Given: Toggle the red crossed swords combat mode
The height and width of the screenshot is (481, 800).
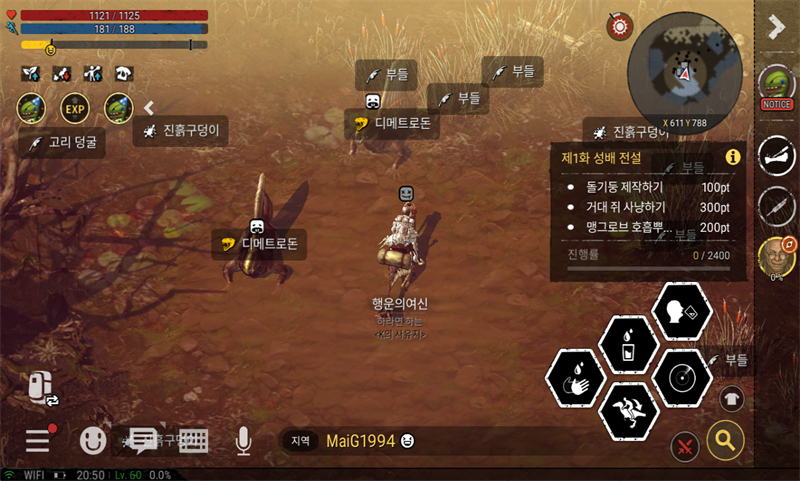Looking at the screenshot, I should (686, 445).
